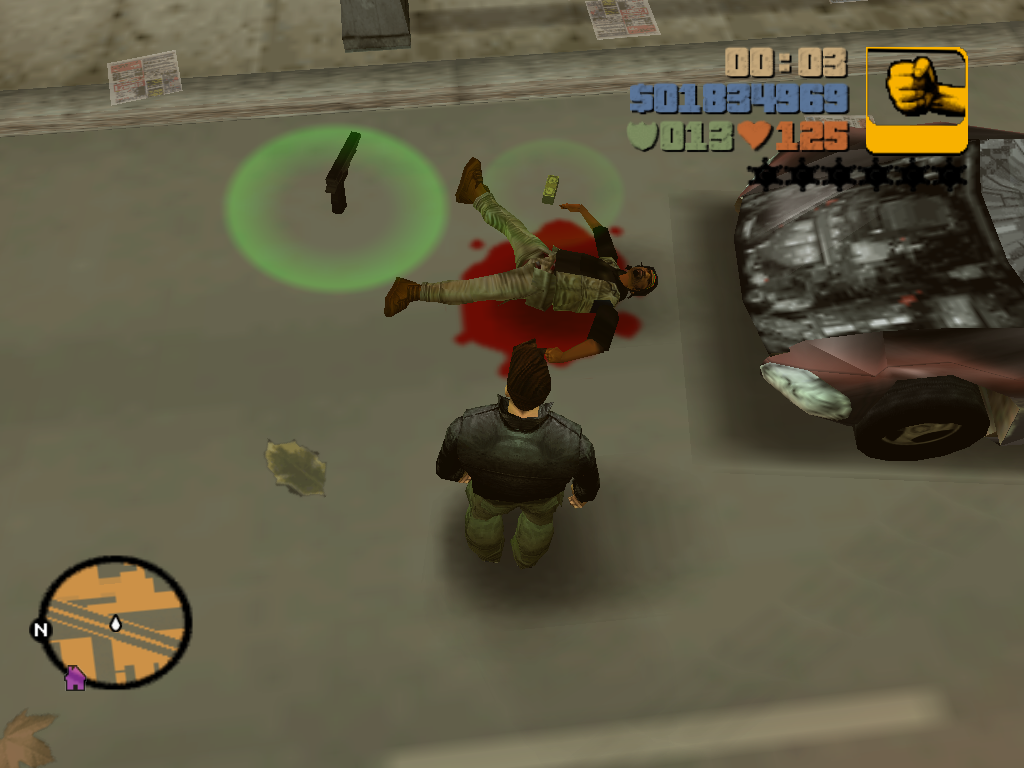The image size is (1024, 768).
Task: Click the north N indicator on radar
Action: pos(40,630)
